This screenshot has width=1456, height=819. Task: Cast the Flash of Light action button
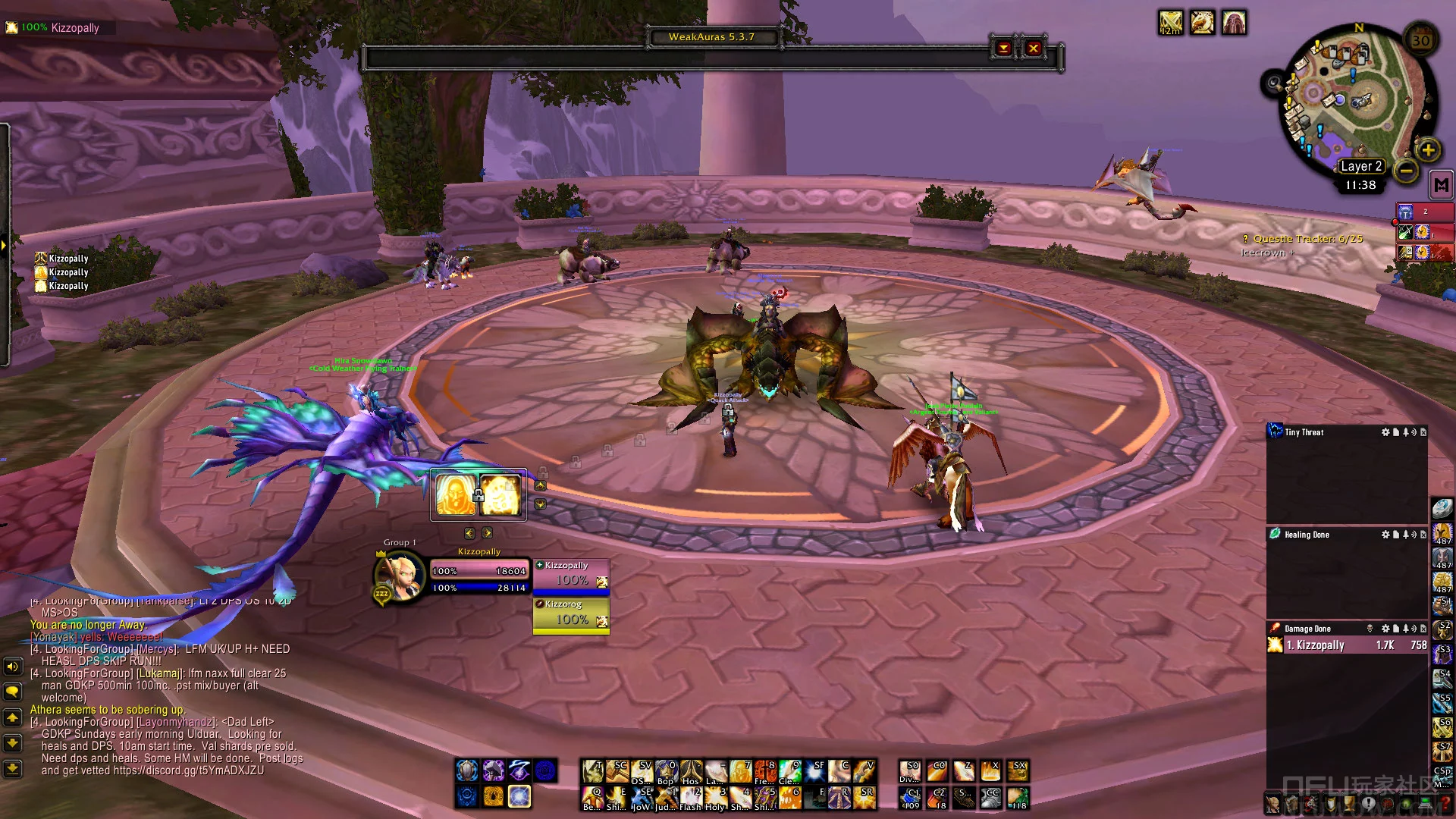pos(691,797)
